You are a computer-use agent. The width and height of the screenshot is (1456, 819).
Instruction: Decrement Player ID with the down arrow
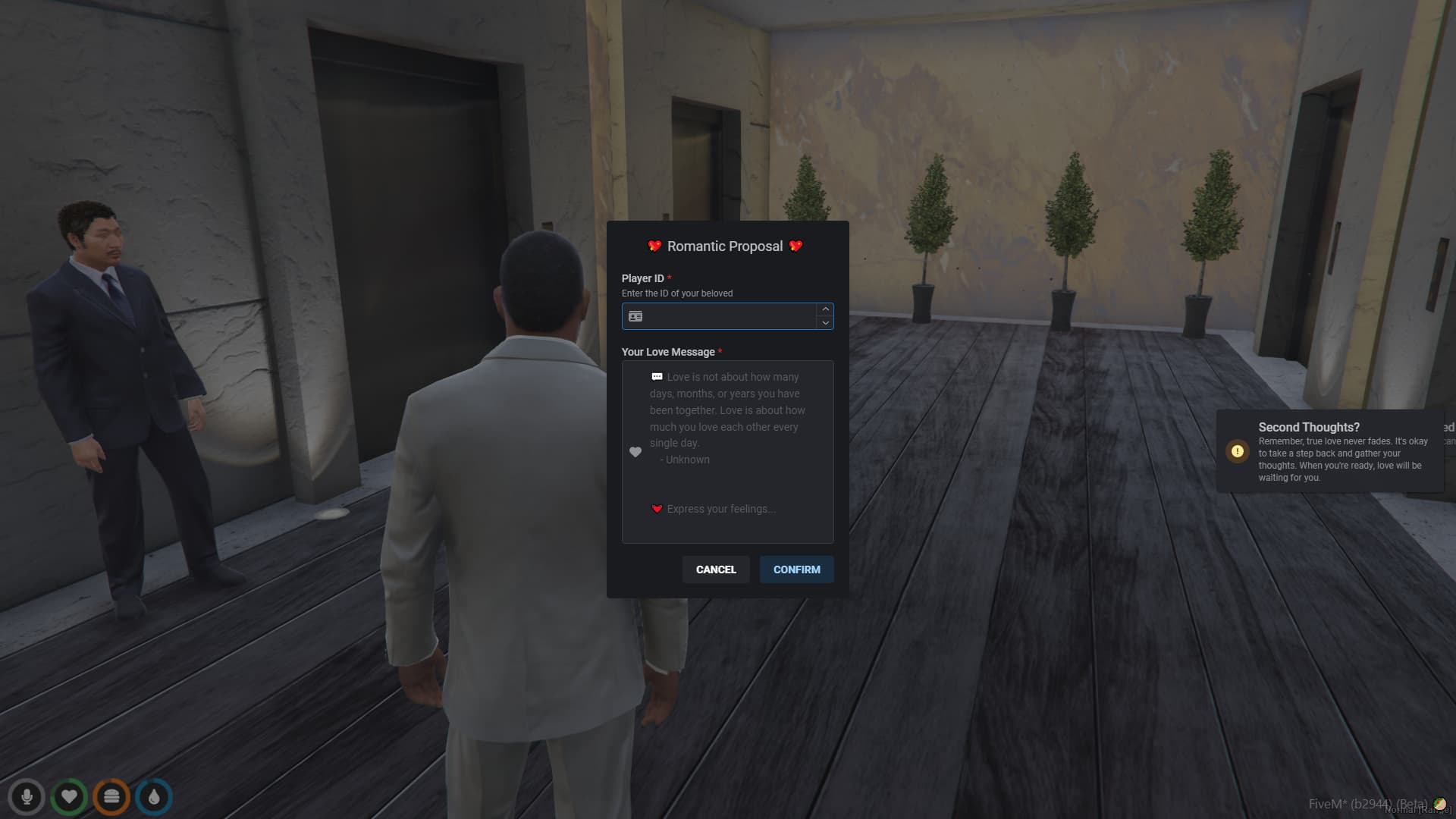coord(825,324)
